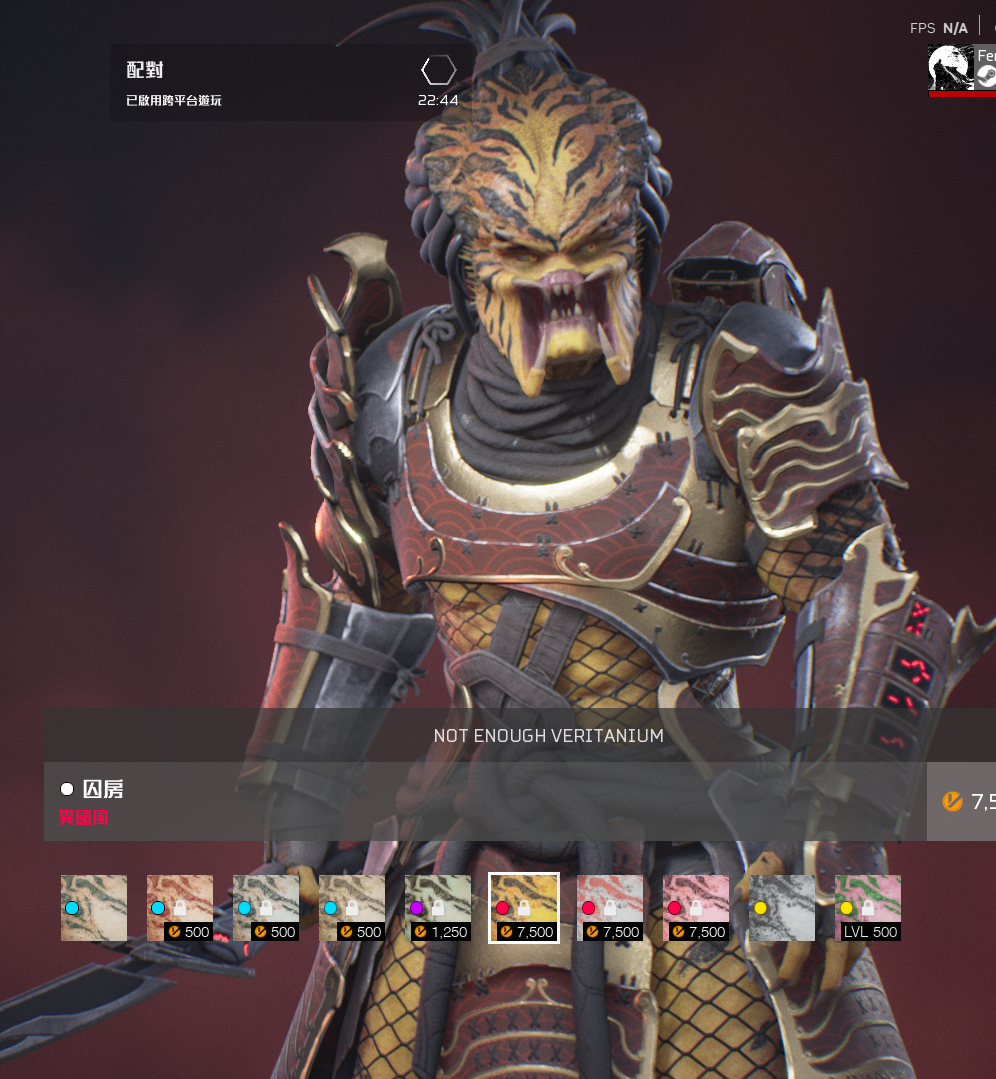Viewport: 996px width, 1079px height.
Task: Select the tan skin costing 500
Action: 352,908
